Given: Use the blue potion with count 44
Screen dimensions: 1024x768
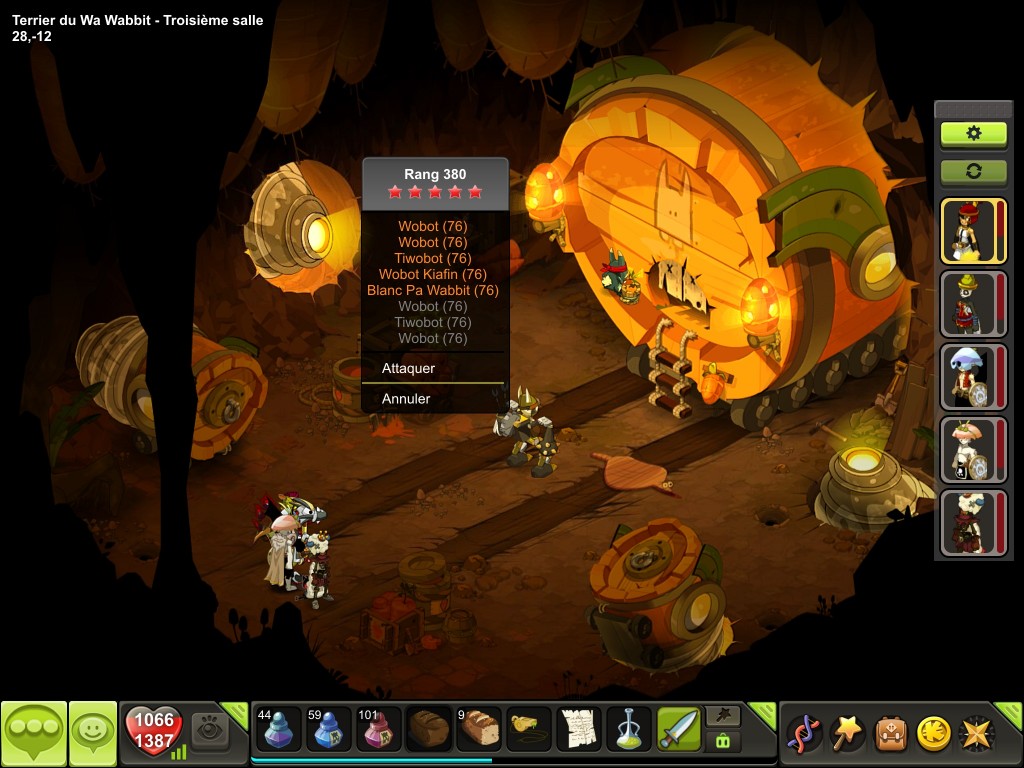Looking at the screenshot, I should [x=276, y=730].
